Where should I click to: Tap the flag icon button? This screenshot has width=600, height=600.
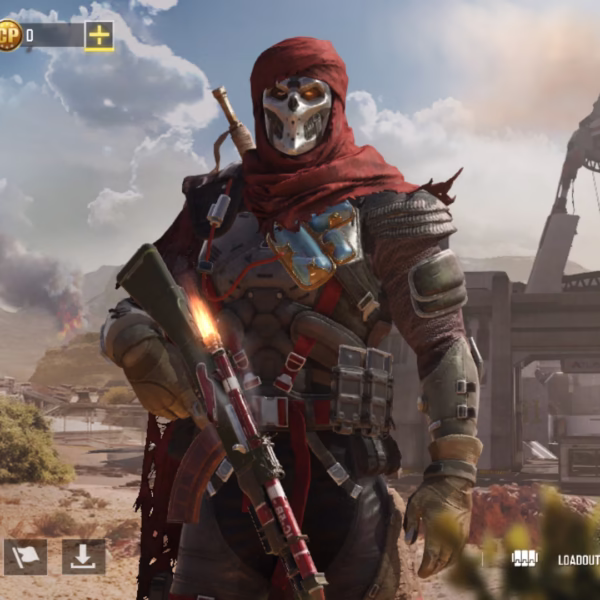pos(25,557)
